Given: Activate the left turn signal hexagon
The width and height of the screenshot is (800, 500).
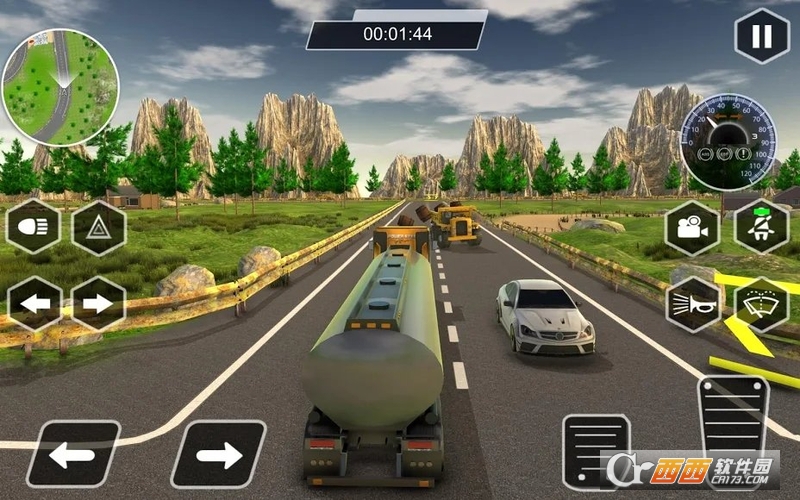Looking at the screenshot, I should [x=34, y=302].
